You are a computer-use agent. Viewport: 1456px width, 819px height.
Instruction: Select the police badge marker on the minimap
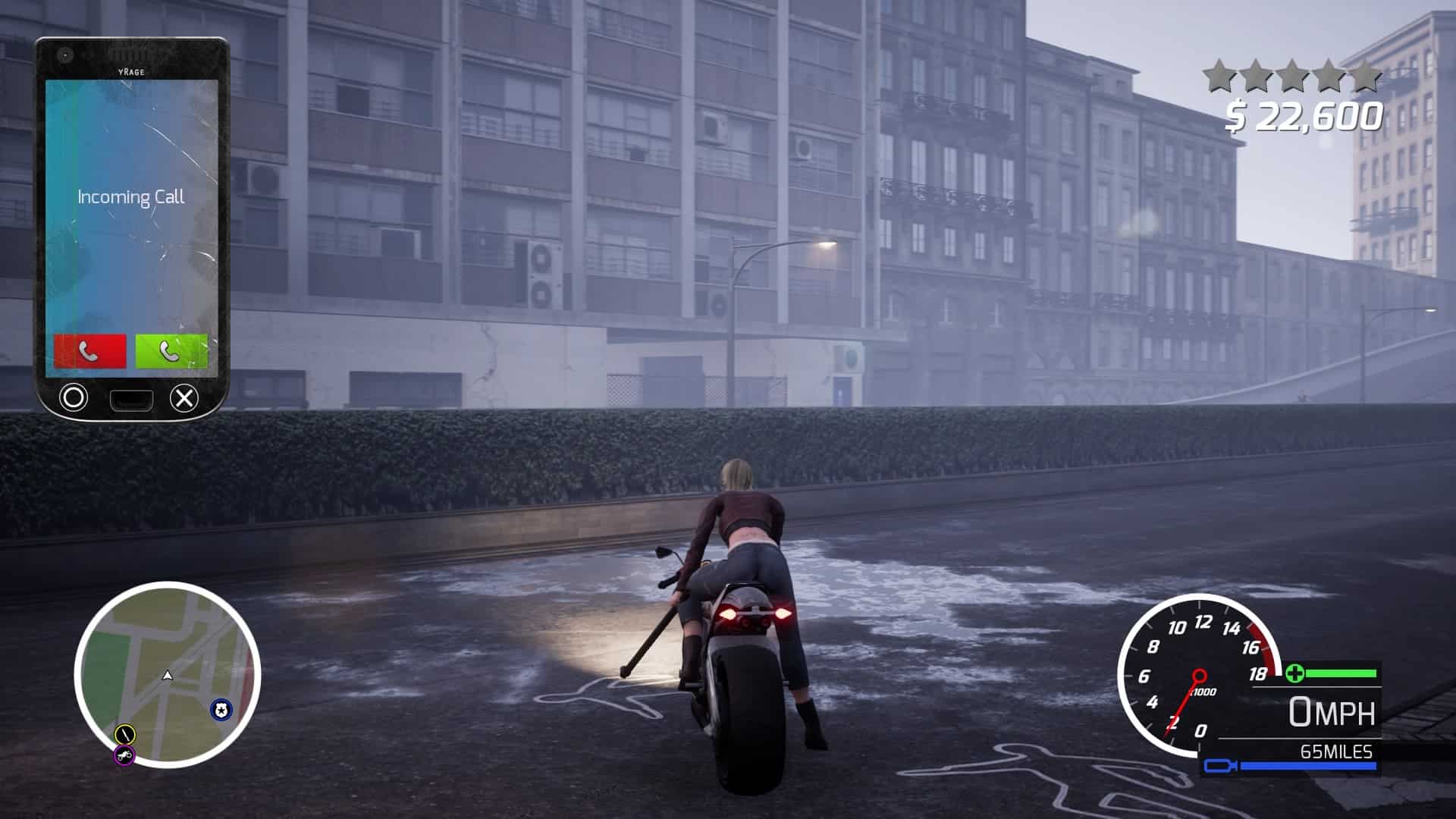click(221, 710)
